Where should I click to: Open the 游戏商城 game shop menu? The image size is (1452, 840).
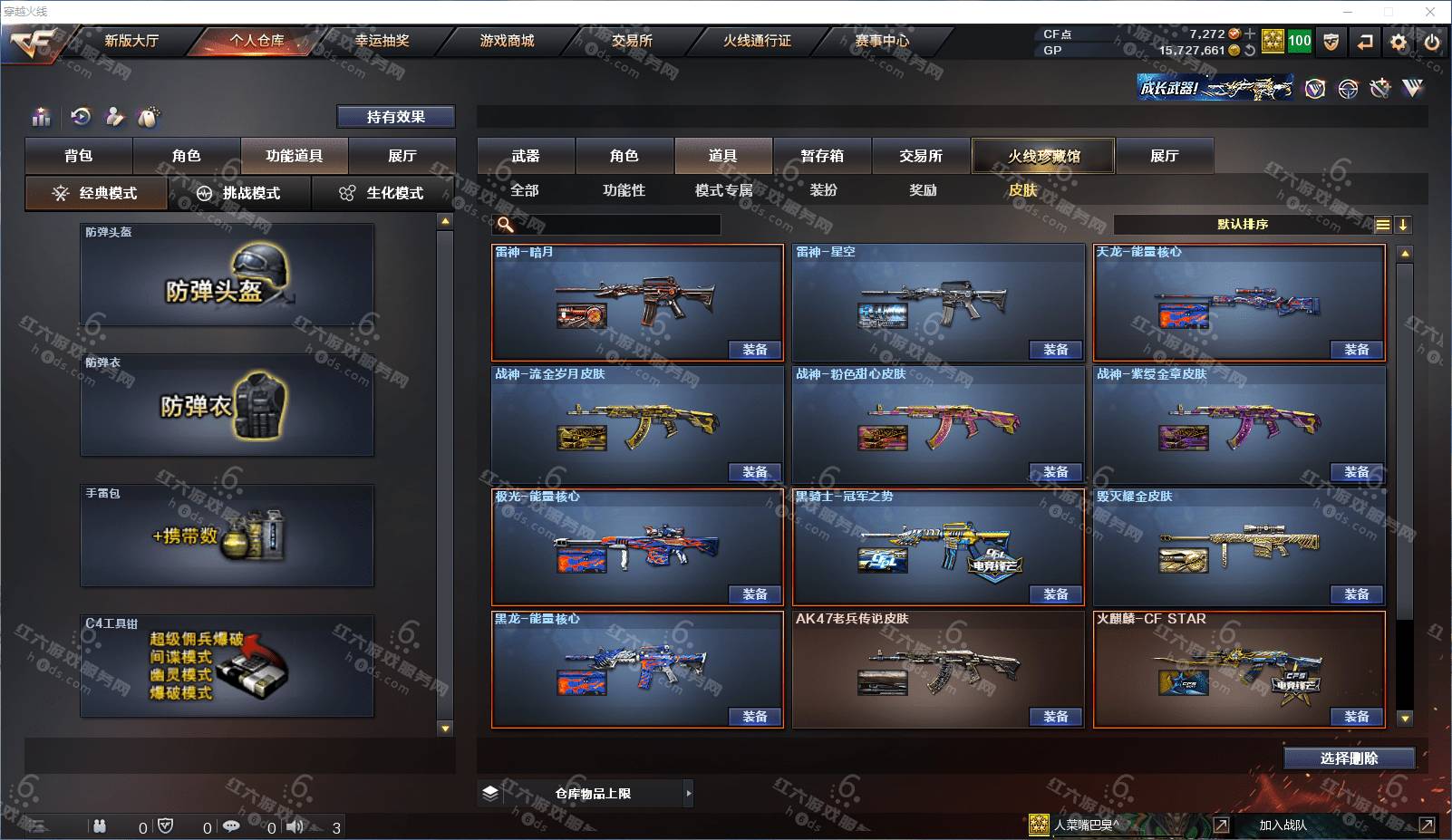click(x=507, y=41)
